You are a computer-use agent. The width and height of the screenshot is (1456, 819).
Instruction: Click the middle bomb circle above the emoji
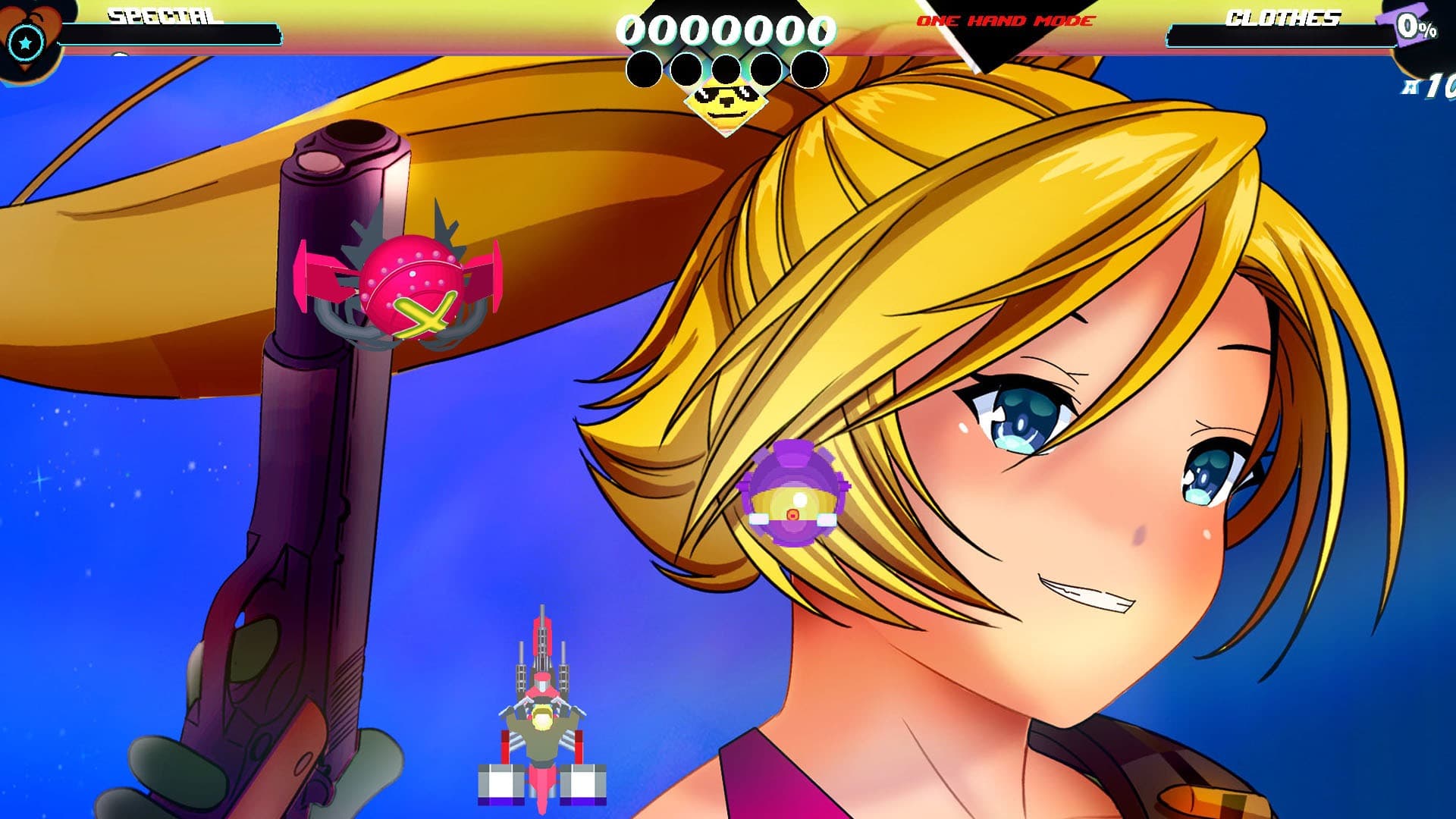click(726, 69)
